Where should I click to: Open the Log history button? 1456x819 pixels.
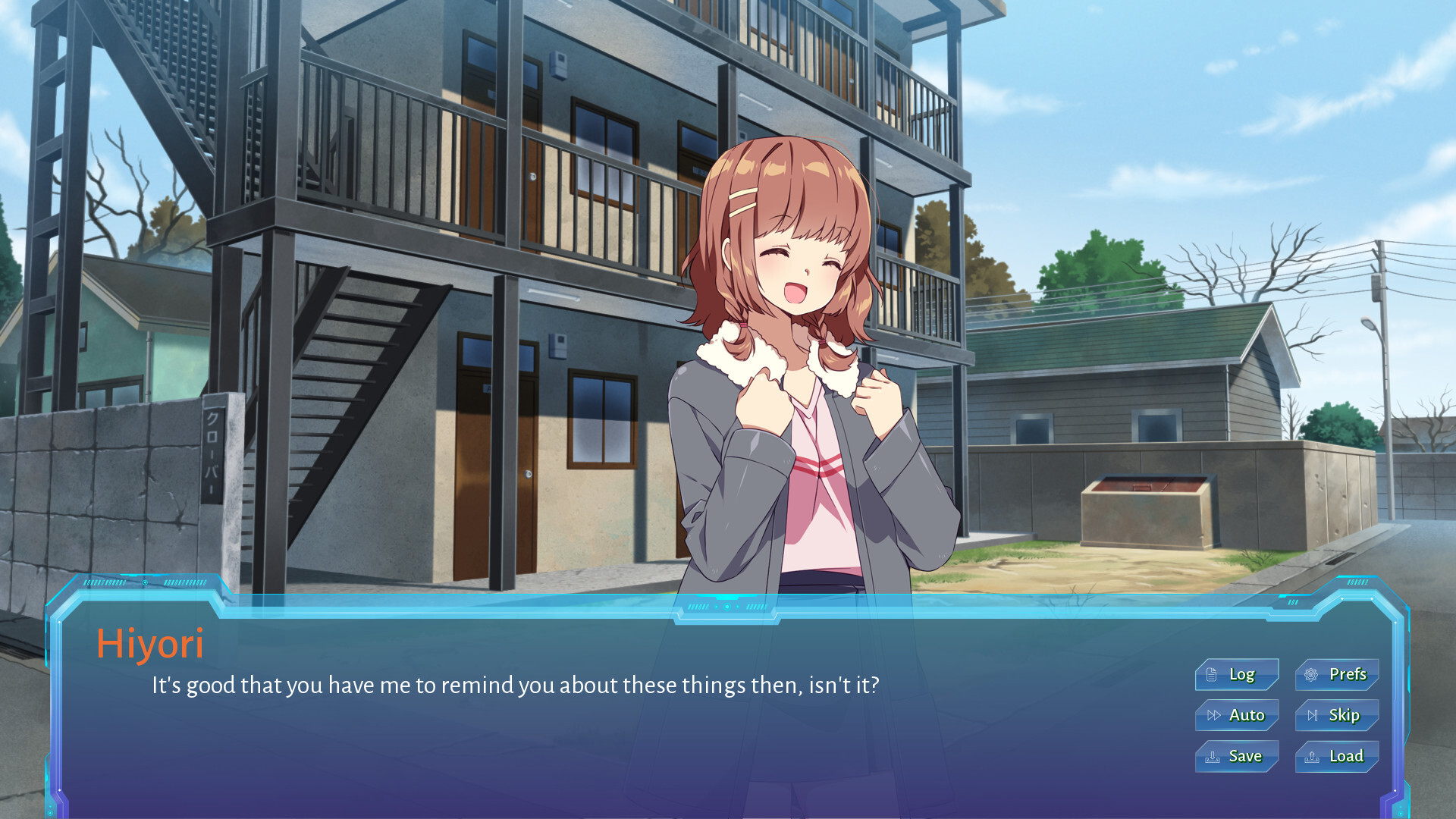(x=1237, y=674)
